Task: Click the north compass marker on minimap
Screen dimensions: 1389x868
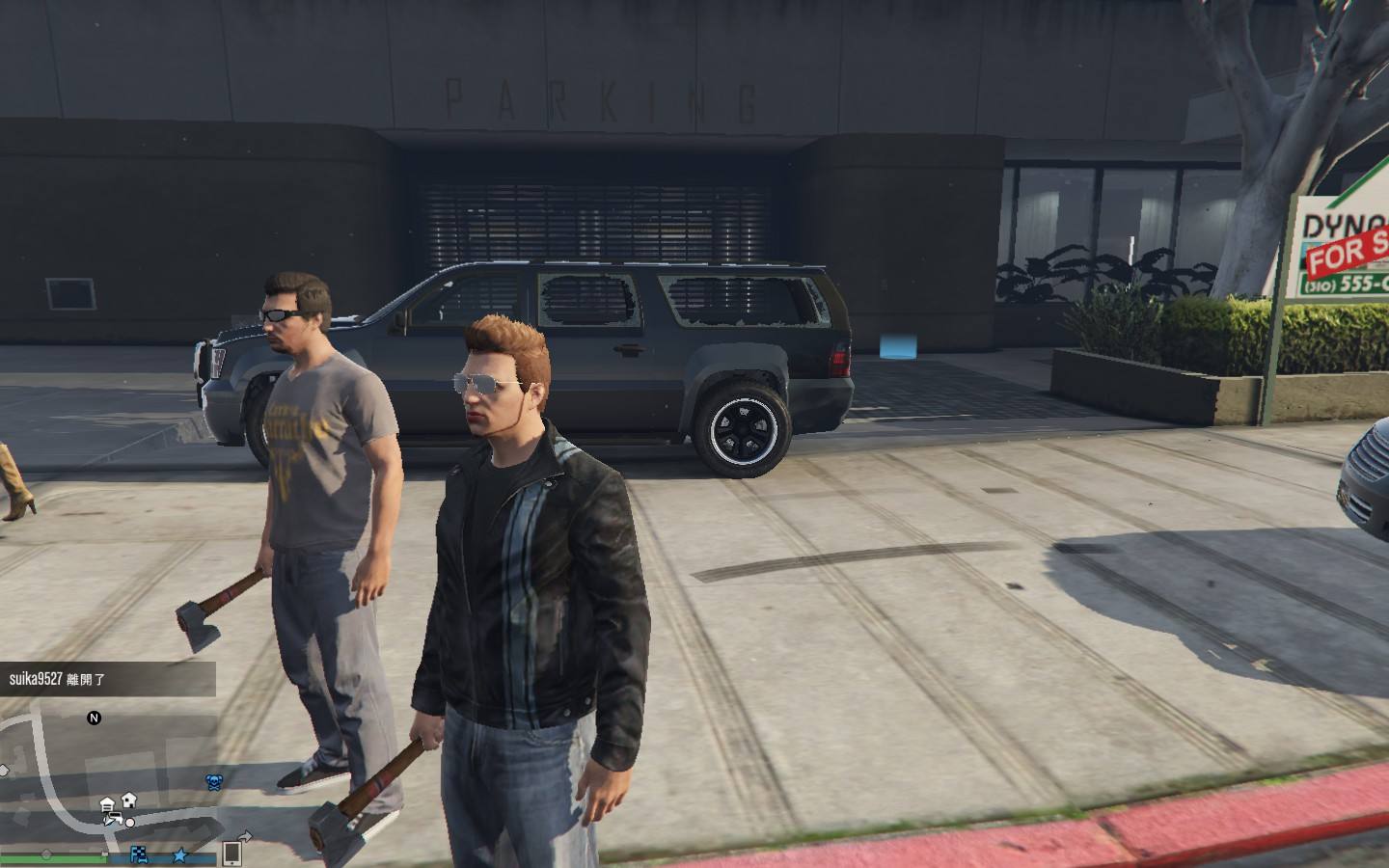Action: (x=94, y=718)
